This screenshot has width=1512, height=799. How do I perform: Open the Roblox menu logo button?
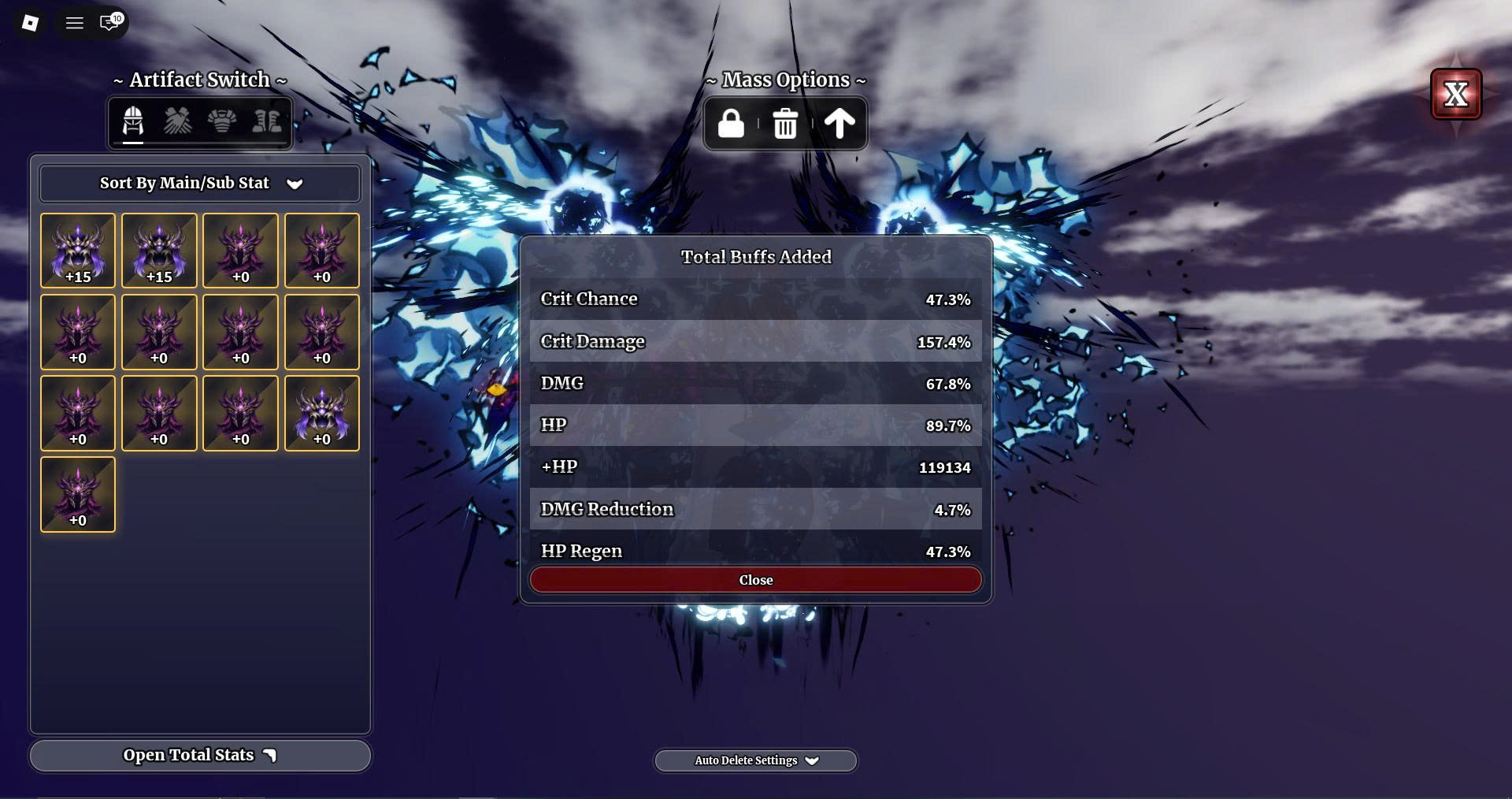30,23
